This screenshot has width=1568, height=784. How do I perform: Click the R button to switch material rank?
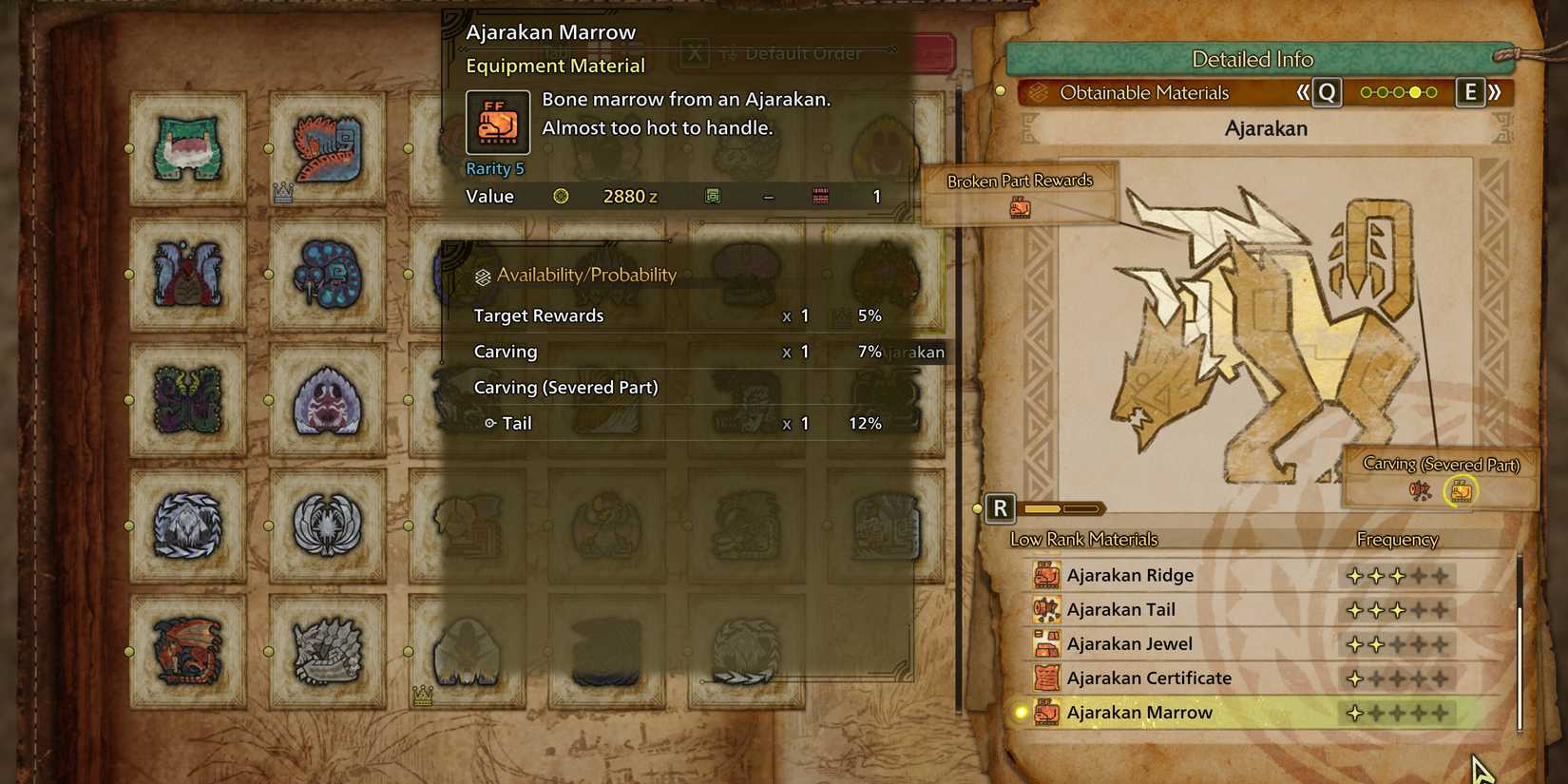coord(1000,508)
